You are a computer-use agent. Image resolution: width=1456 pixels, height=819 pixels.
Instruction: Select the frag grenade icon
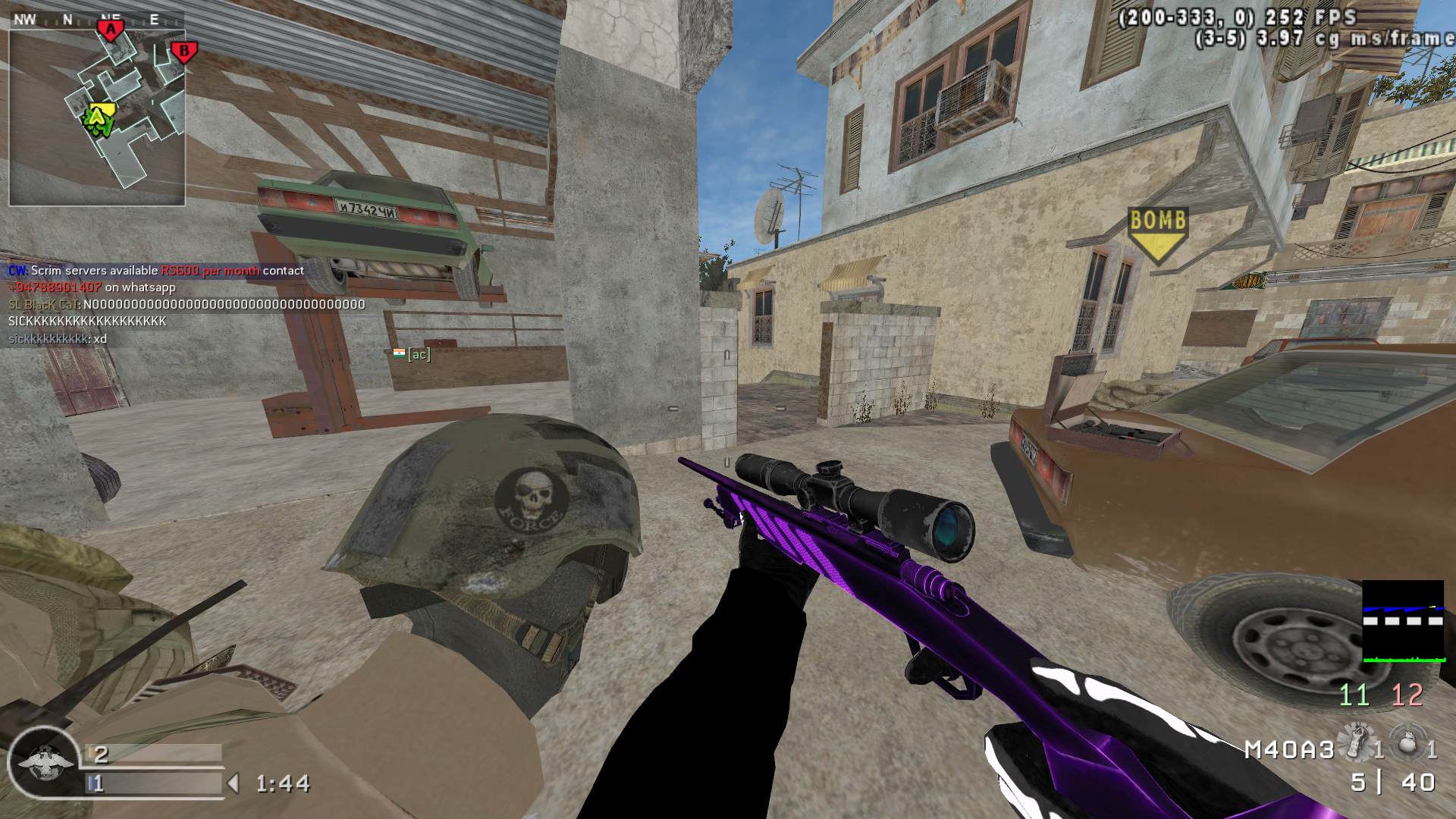(x=1407, y=742)
